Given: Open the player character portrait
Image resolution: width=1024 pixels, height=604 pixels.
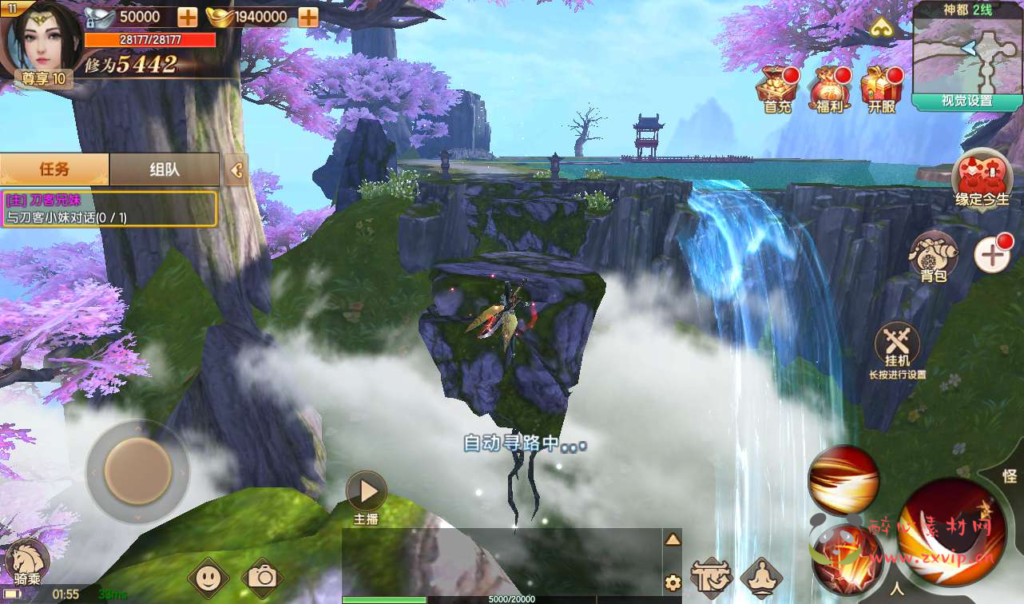Looking at the screenshot, I should [x=39, y=38].
